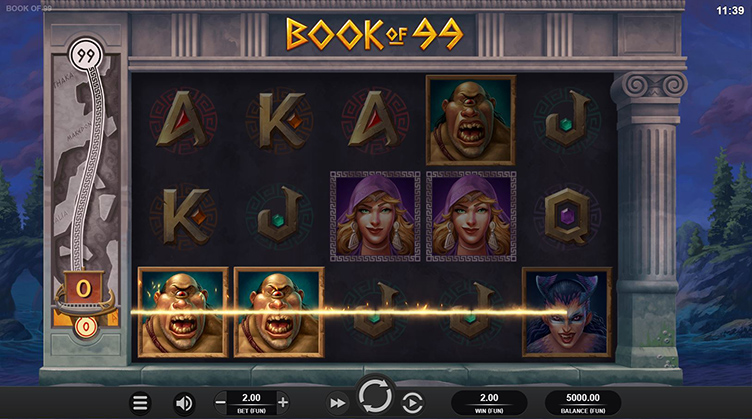The width and height of the screenshot is (752, 419).
Task: Decrease the bet with the minus button
Action: 220,402
